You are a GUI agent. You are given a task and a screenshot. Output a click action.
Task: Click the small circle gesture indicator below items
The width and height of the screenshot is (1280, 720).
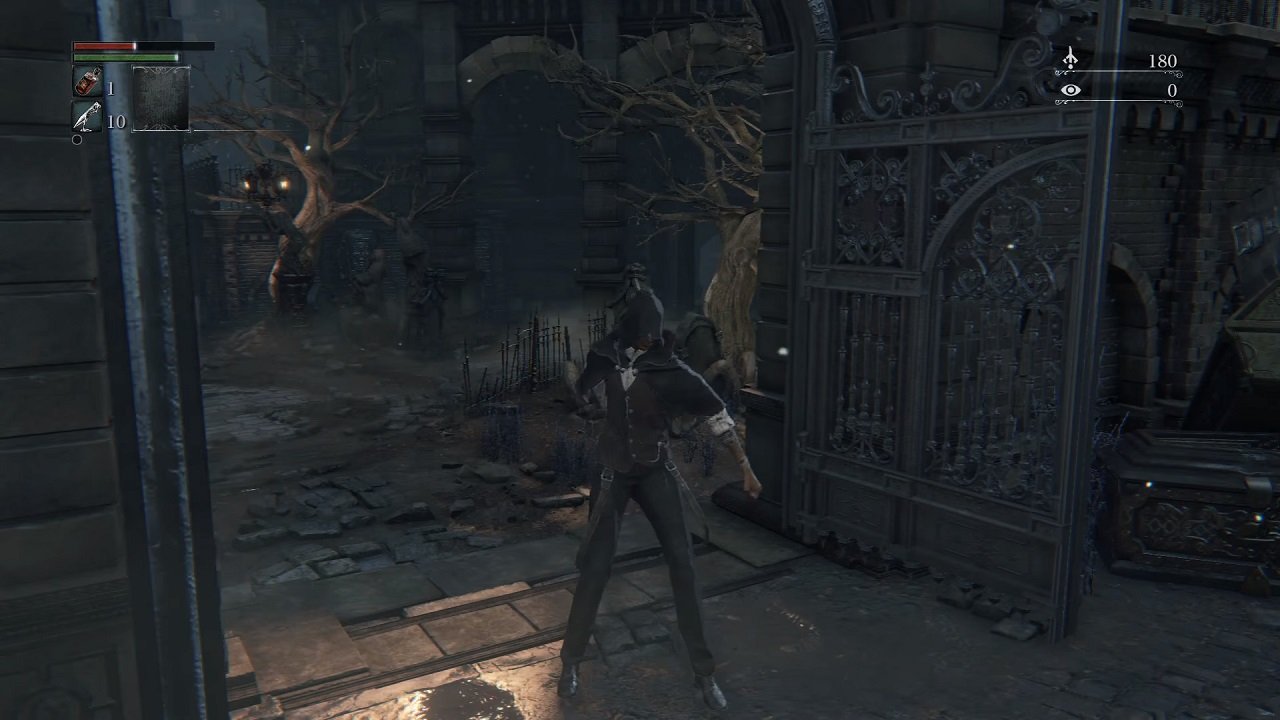[76, 139]
